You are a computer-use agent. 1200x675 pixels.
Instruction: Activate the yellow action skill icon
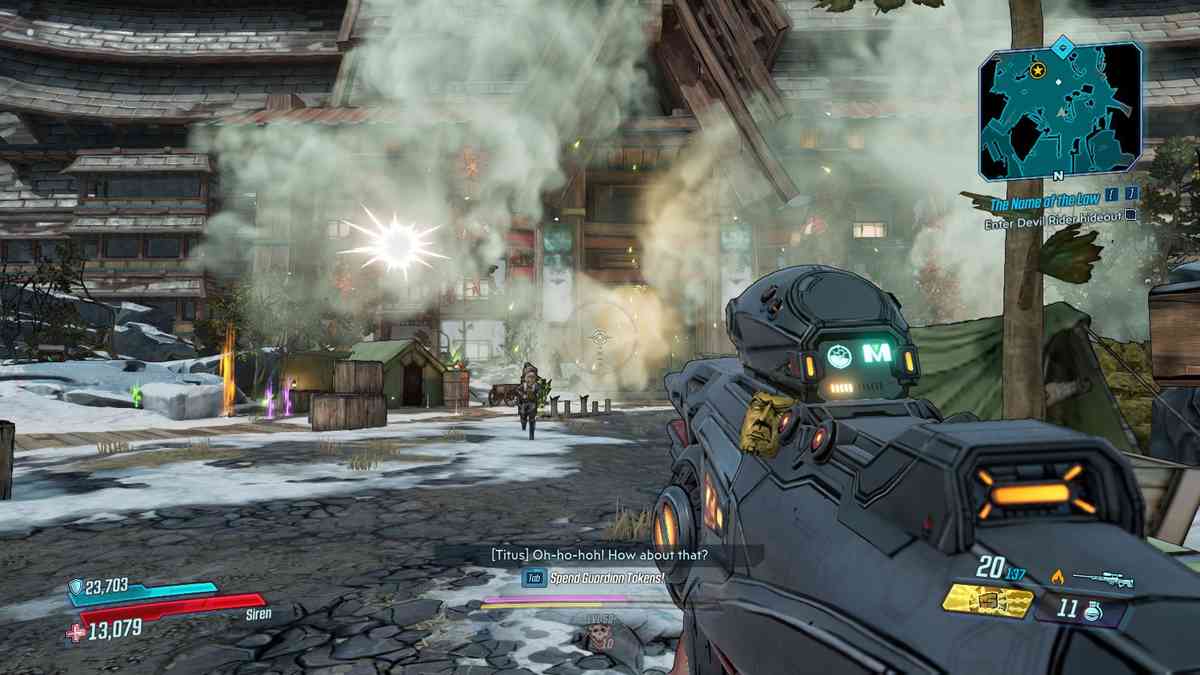(x=988, y=601)
